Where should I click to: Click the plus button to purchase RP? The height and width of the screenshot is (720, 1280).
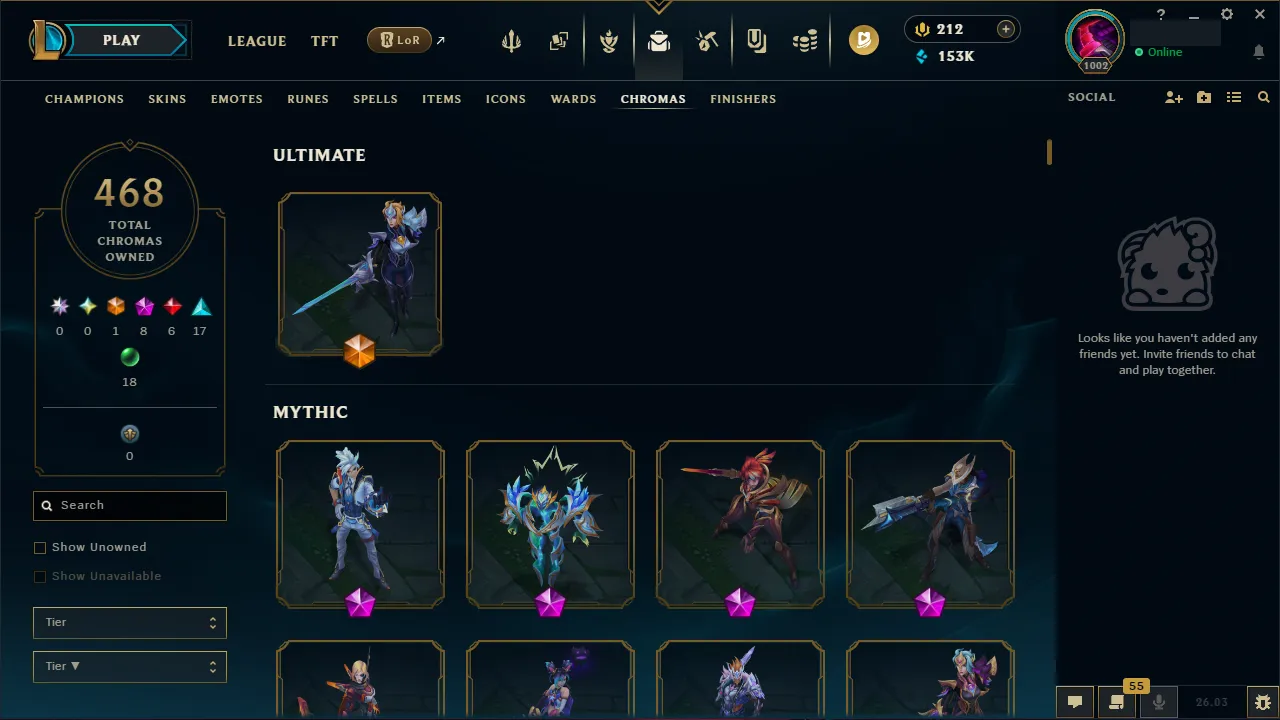1005,29
